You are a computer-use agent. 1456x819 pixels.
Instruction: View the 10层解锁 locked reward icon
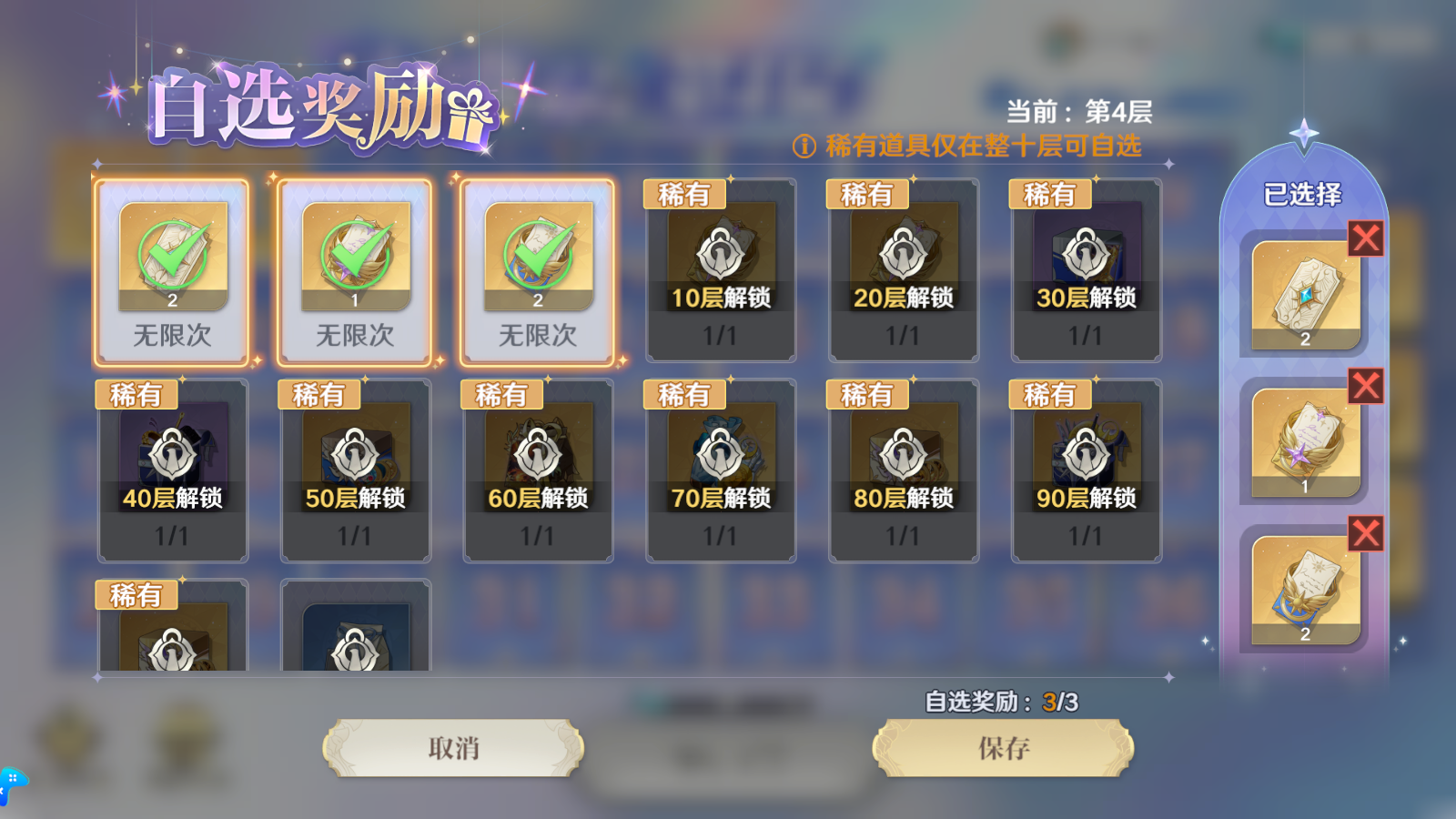point(722,255)
